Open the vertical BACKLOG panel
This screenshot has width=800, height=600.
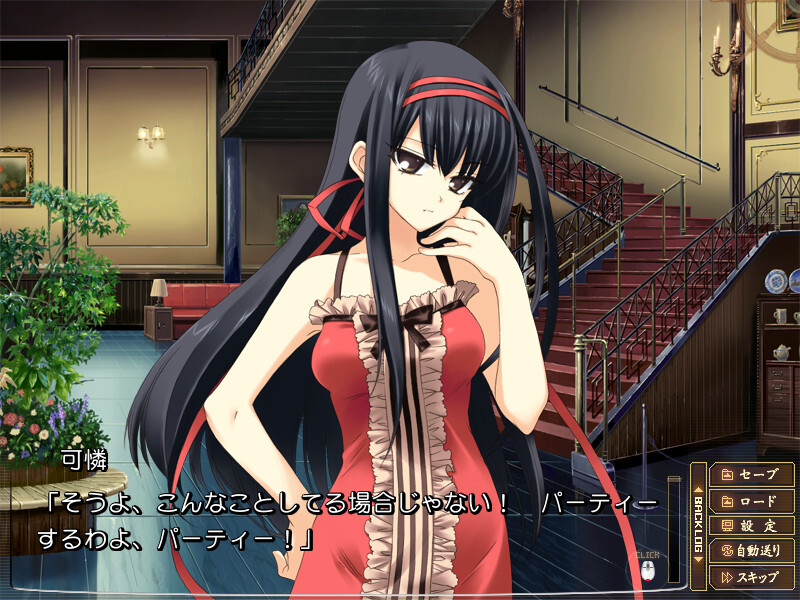coord(698,524)
